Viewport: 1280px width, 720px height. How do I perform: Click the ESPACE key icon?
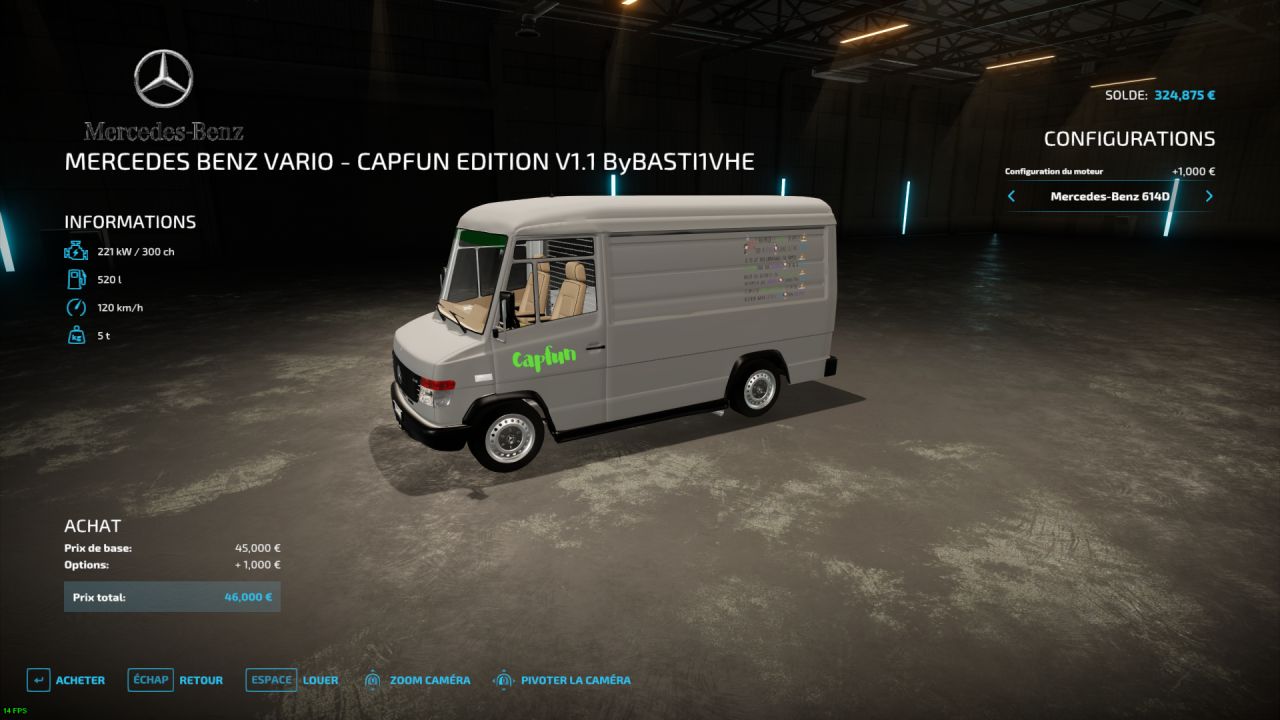tap(270, 679)
